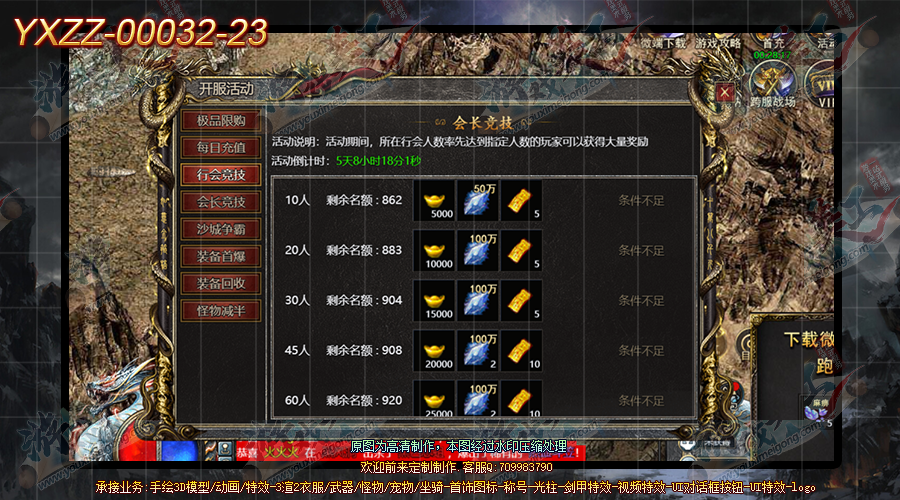900x500 pixels.
Task: Open the 微端下载 client download
Action: 664,42
